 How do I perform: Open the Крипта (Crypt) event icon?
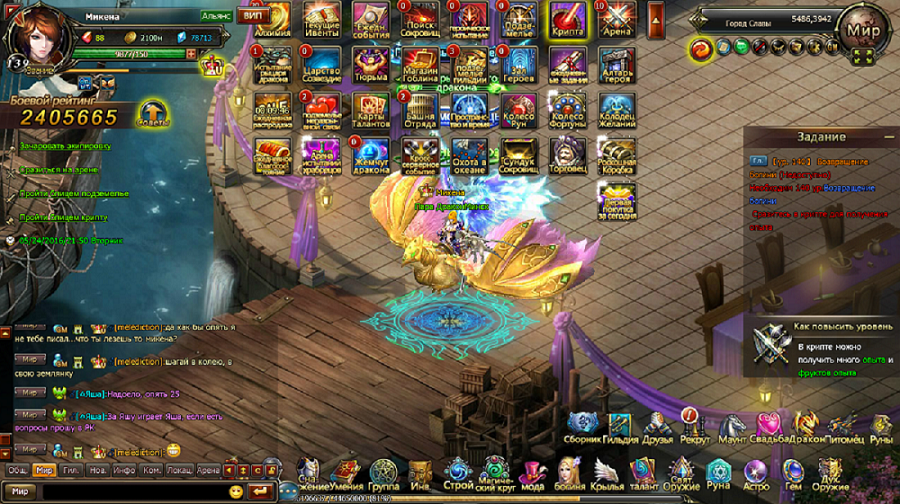click(x=567, y=17)
